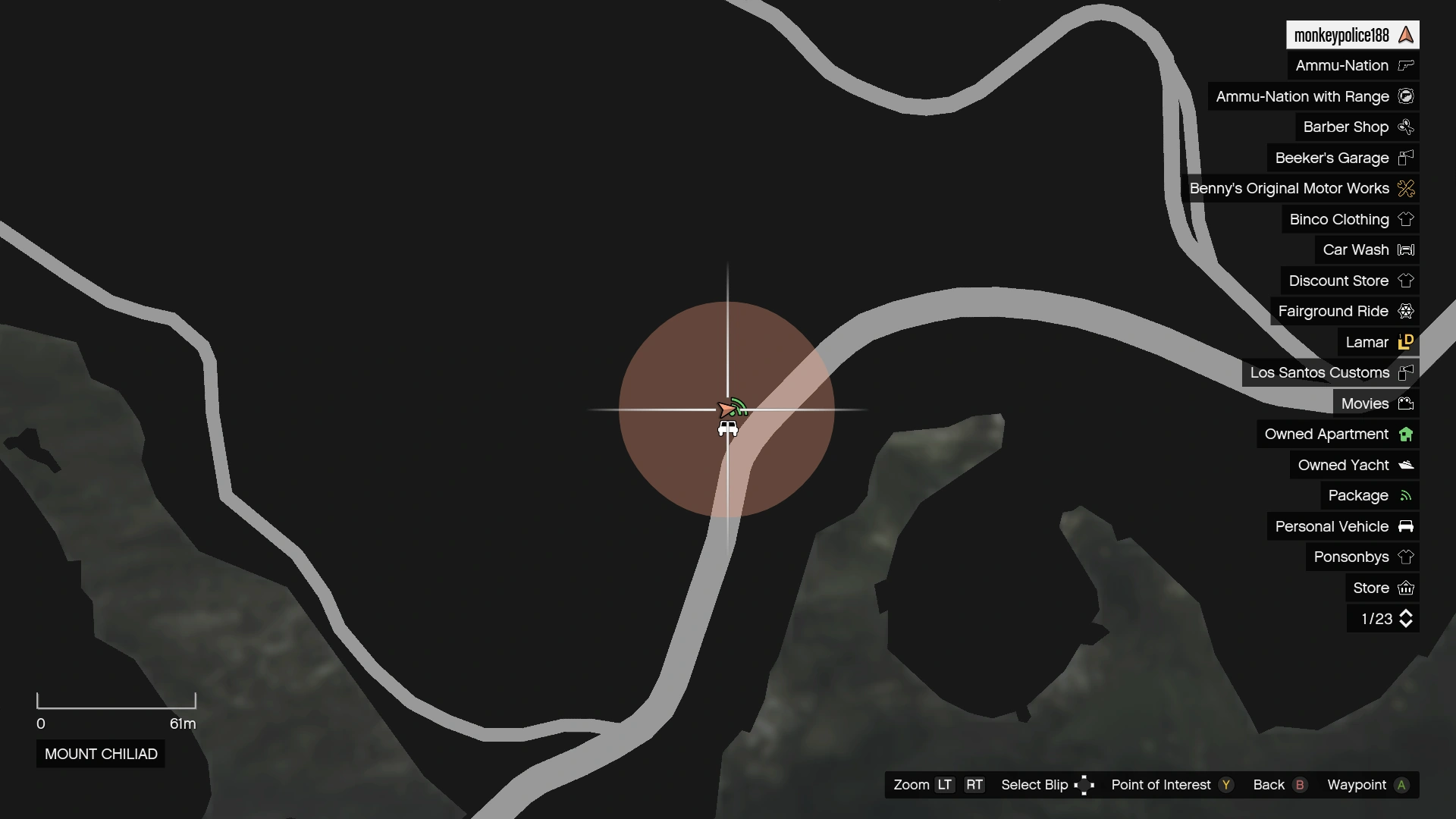Click the monkeypolice188 player name
The width and height of the screenshot is (1456, 819).
coord(1341,34)
